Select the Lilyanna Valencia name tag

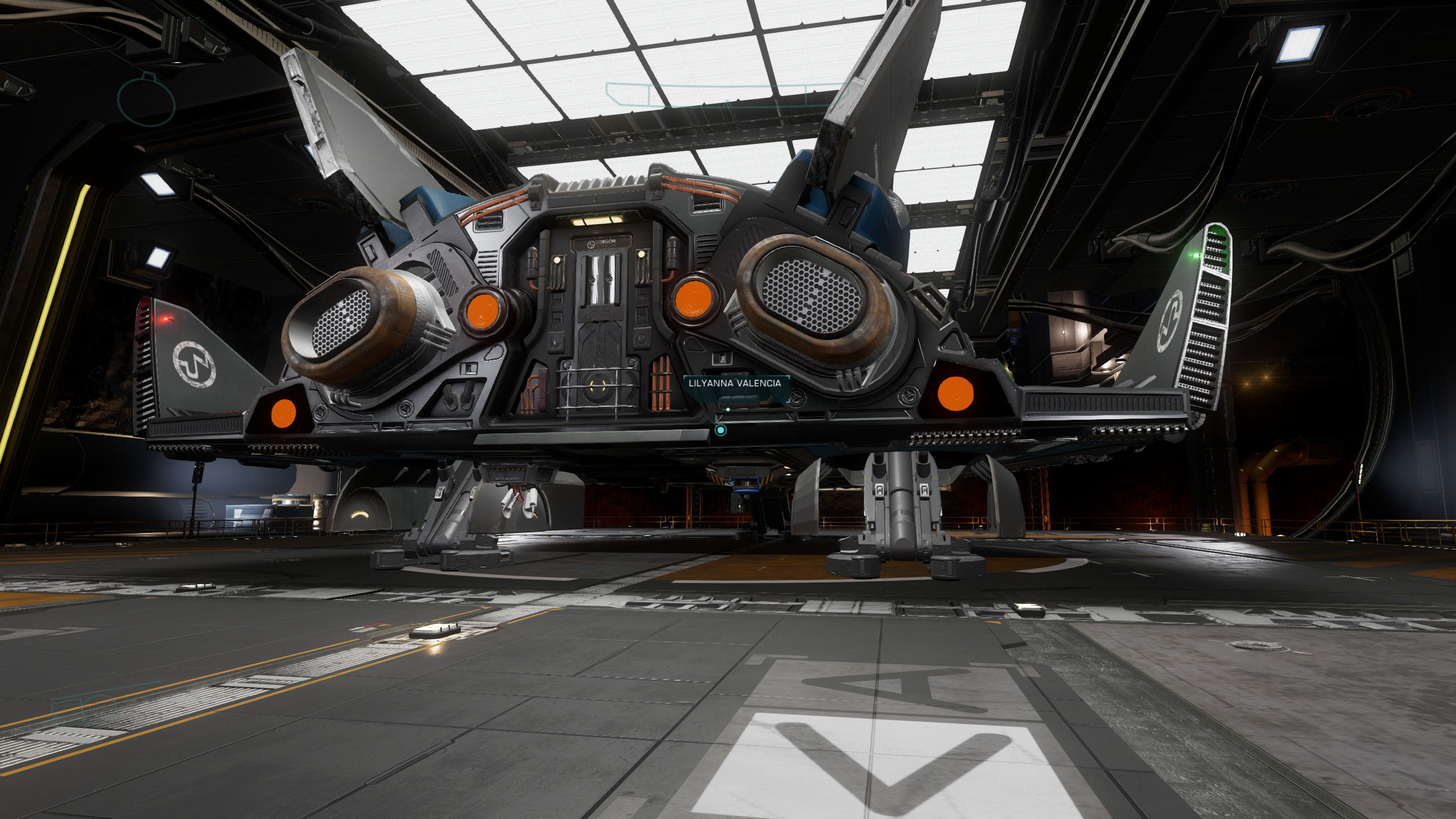point(735,383)
